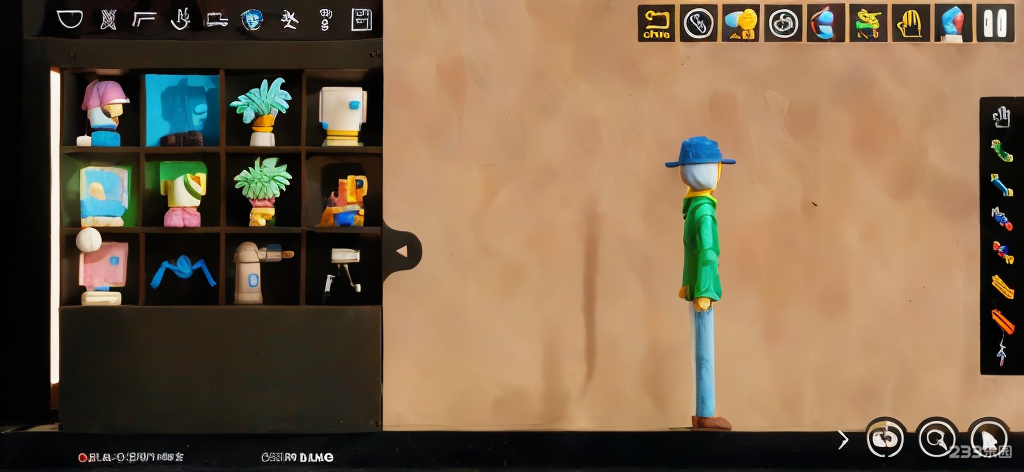Select the white robot head item
The width and height of the screenshot is (1024, 472).
(x=342, y=114)
